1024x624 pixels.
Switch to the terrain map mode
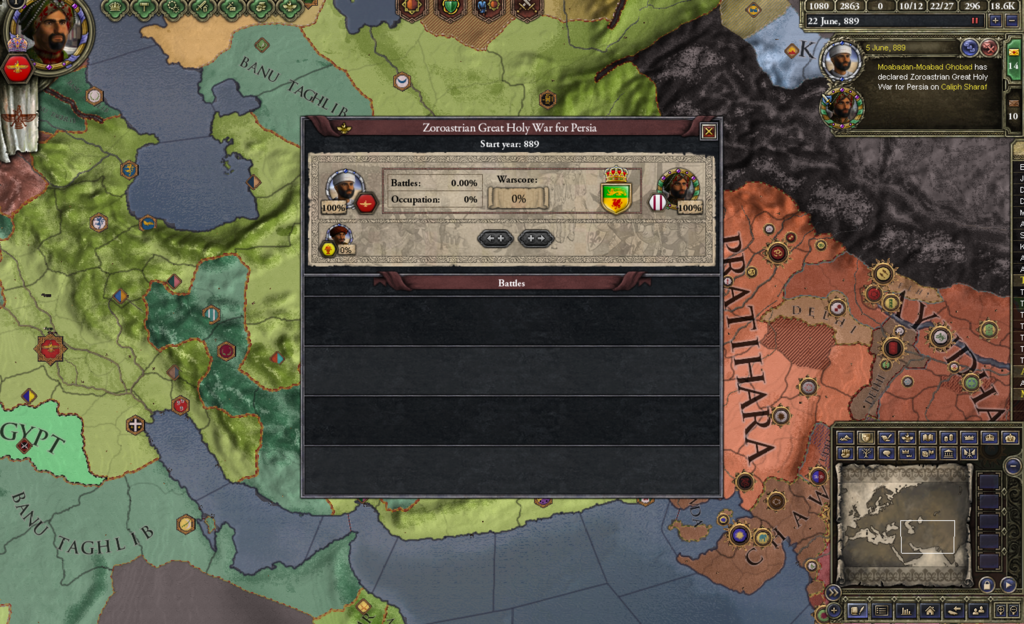[x=845, y=438]
